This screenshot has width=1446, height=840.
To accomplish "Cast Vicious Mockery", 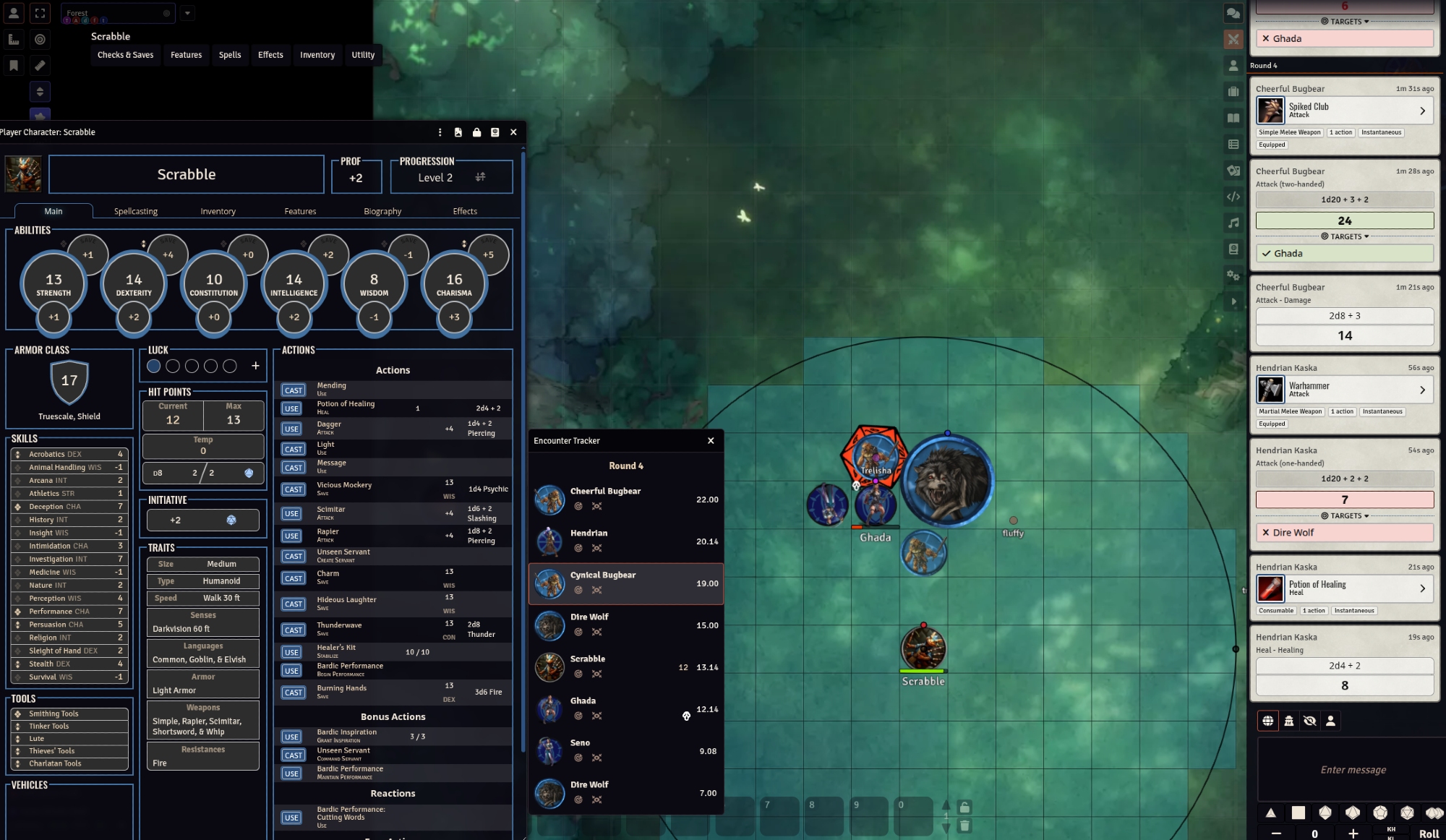I will [293, 489].
